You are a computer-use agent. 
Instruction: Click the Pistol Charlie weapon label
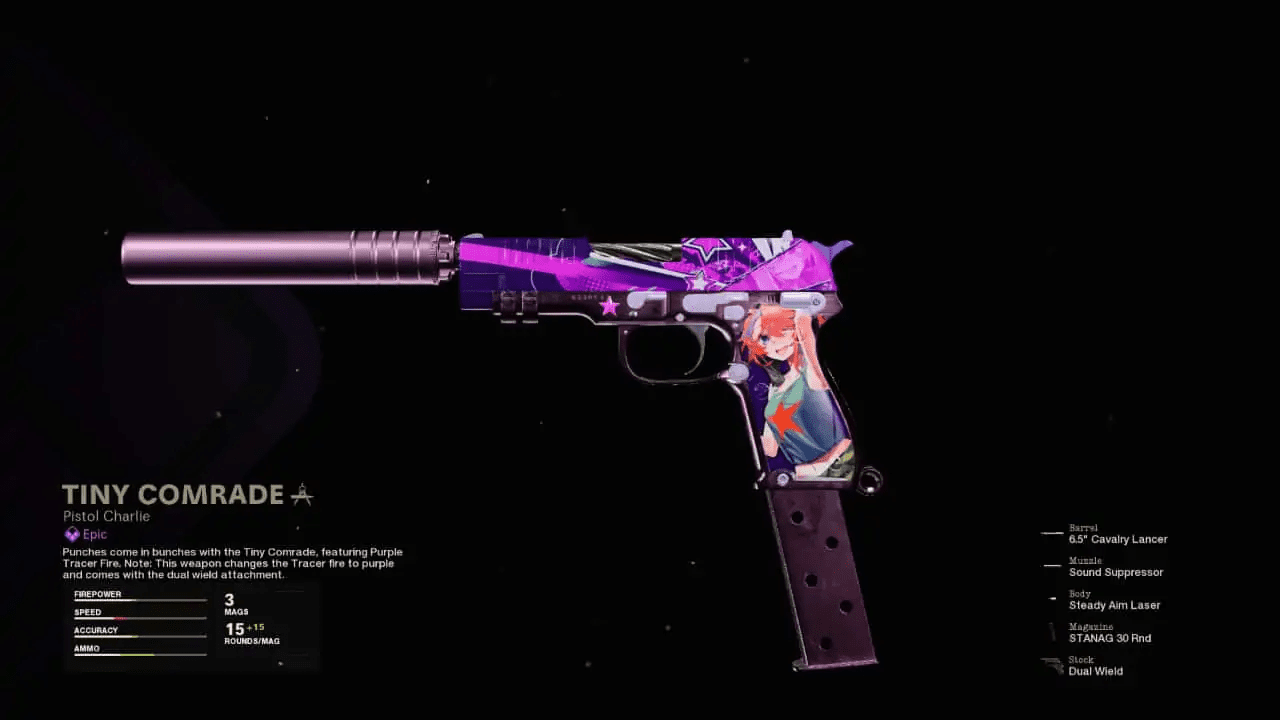(x=106, y=516)
